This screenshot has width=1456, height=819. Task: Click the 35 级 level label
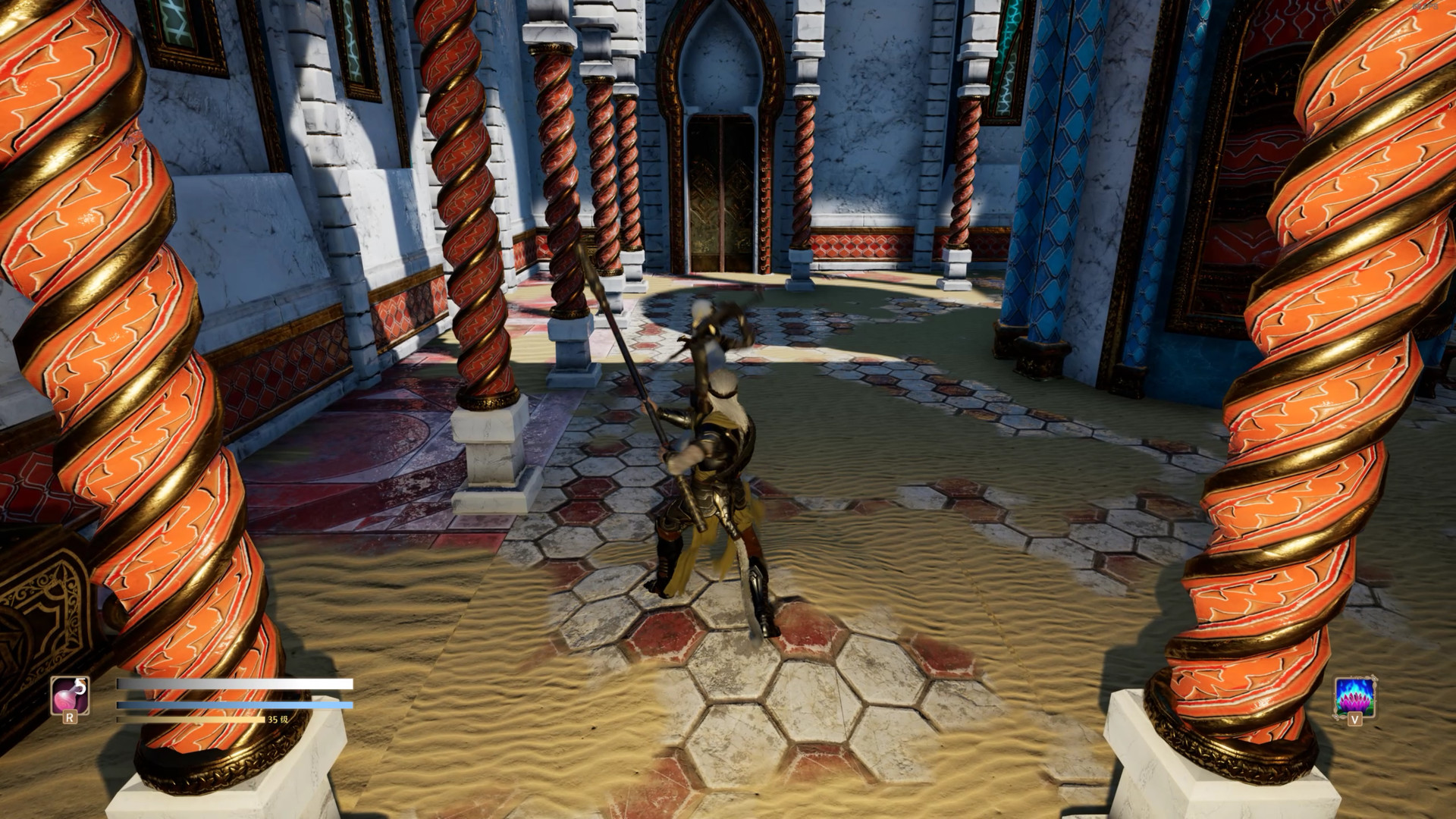(x=279, y=720)
